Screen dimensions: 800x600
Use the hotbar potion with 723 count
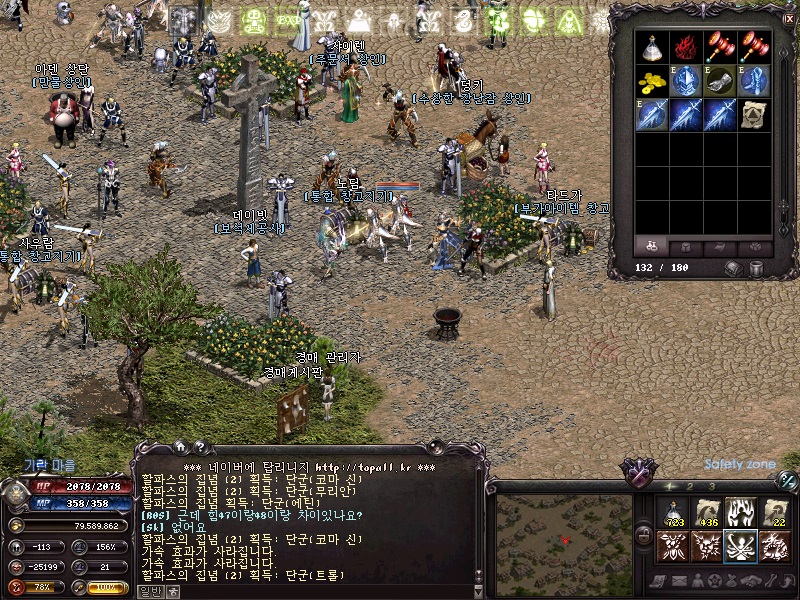[673, 513]
